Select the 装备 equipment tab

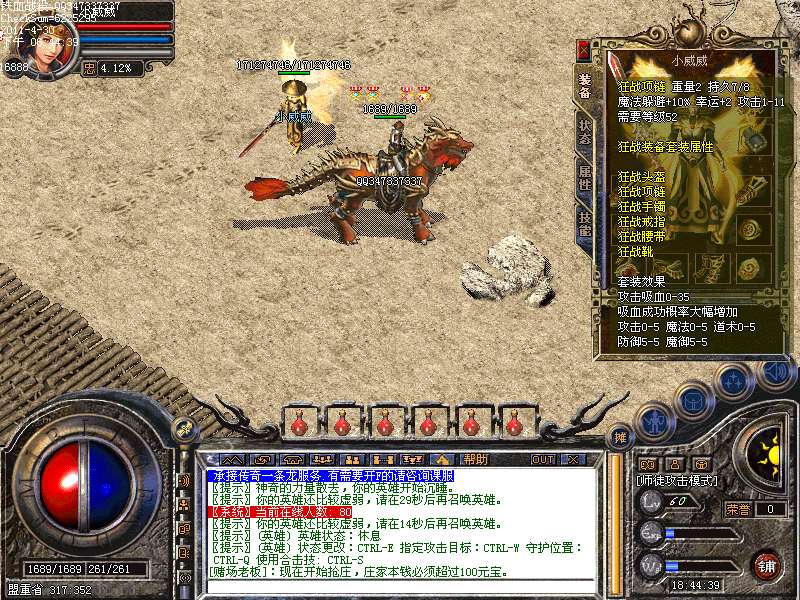coord(584,87)
